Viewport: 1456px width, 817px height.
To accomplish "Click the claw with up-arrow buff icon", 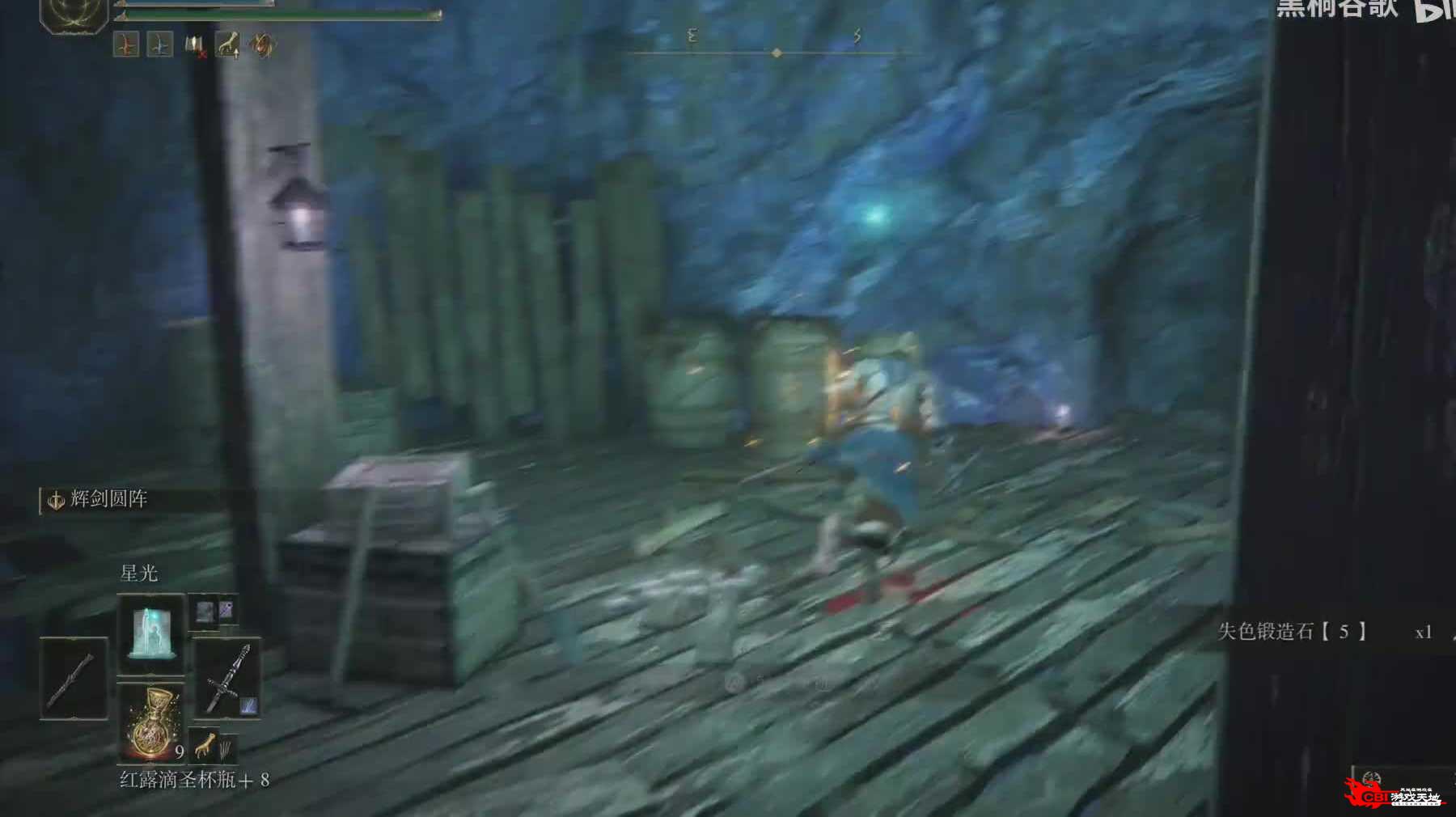I will coord(229,46).
